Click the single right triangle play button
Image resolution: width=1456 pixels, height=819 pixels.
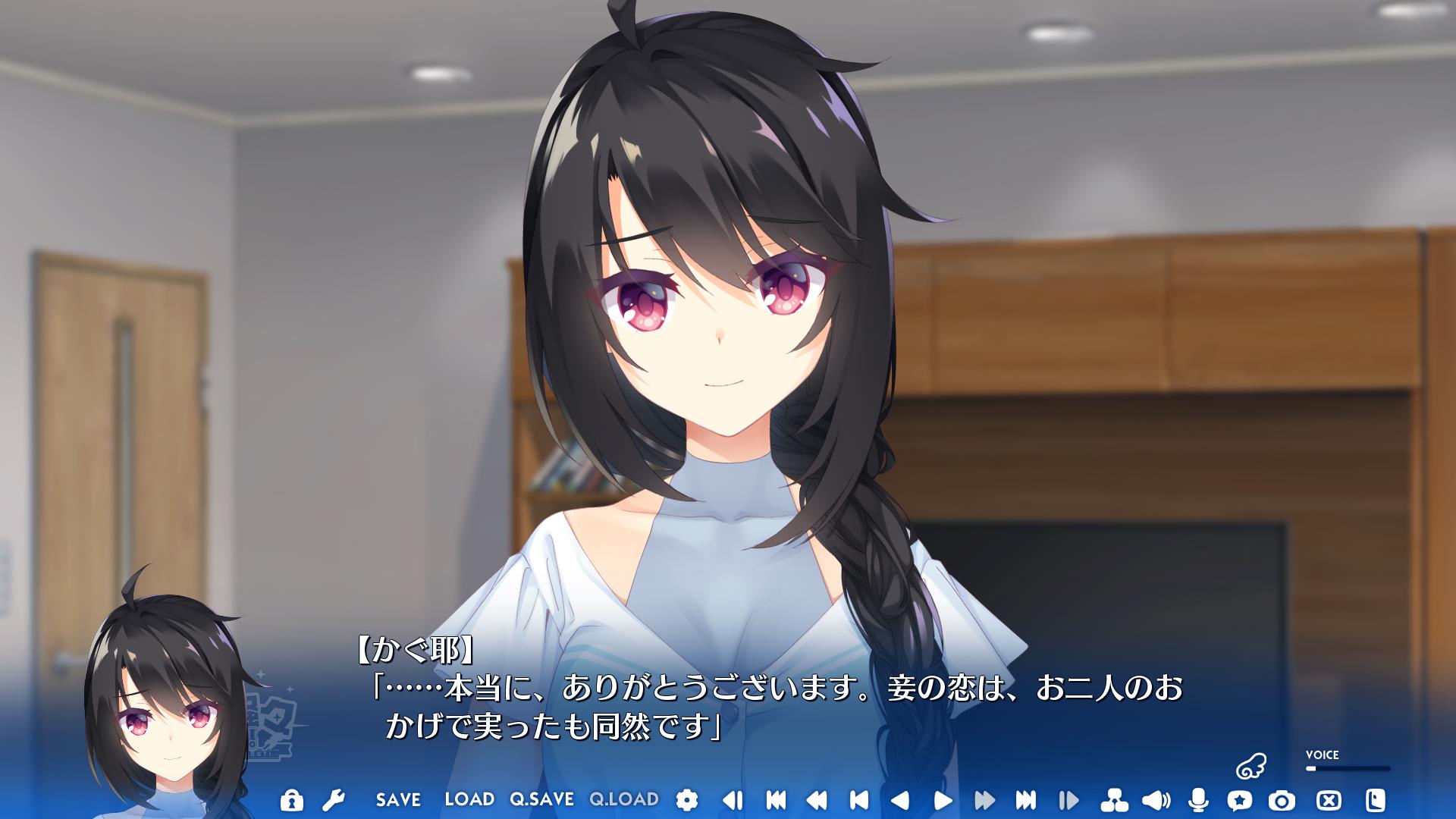(943, 800)
